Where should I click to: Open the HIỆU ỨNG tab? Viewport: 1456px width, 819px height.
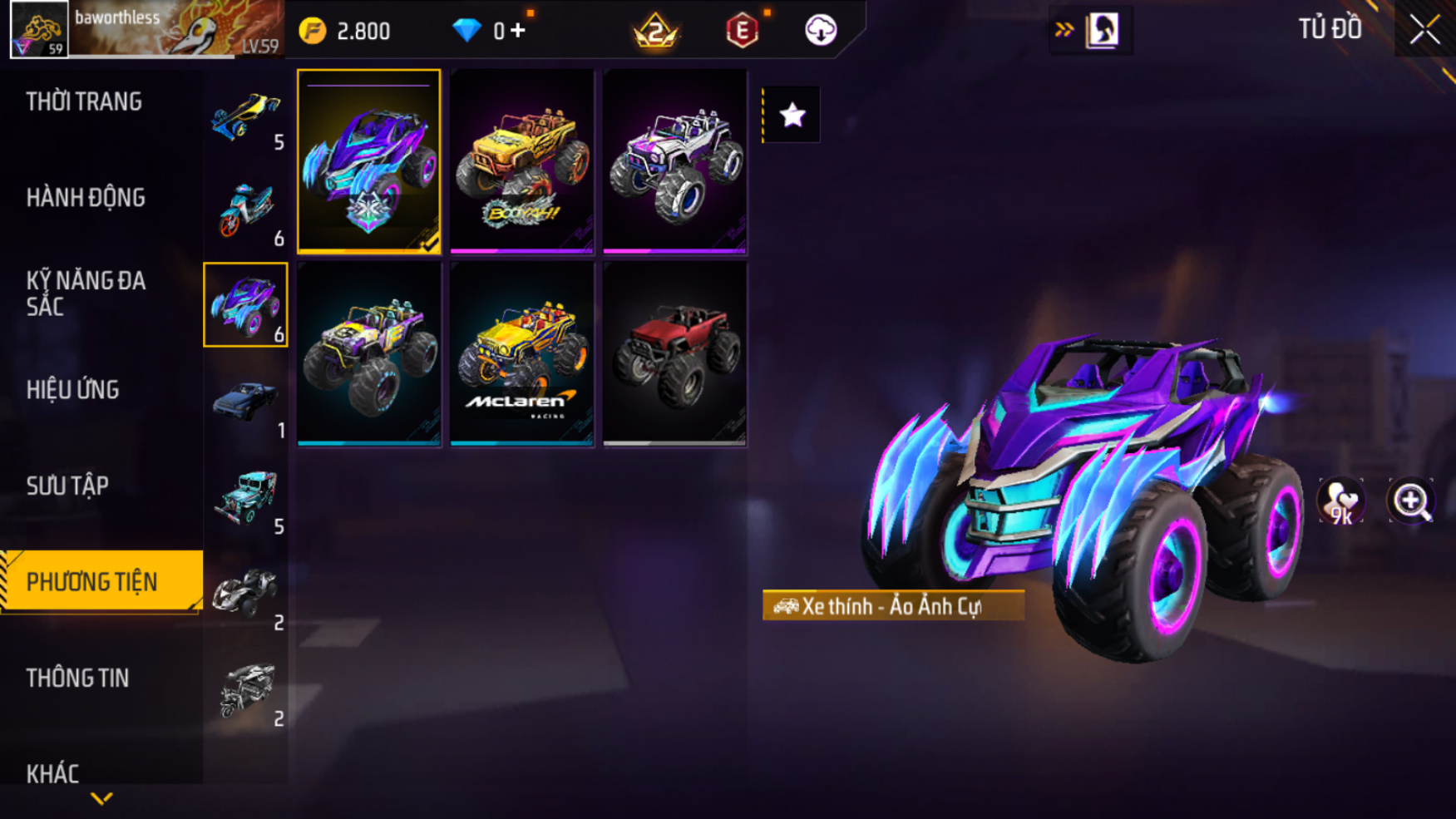coord(73,390)
